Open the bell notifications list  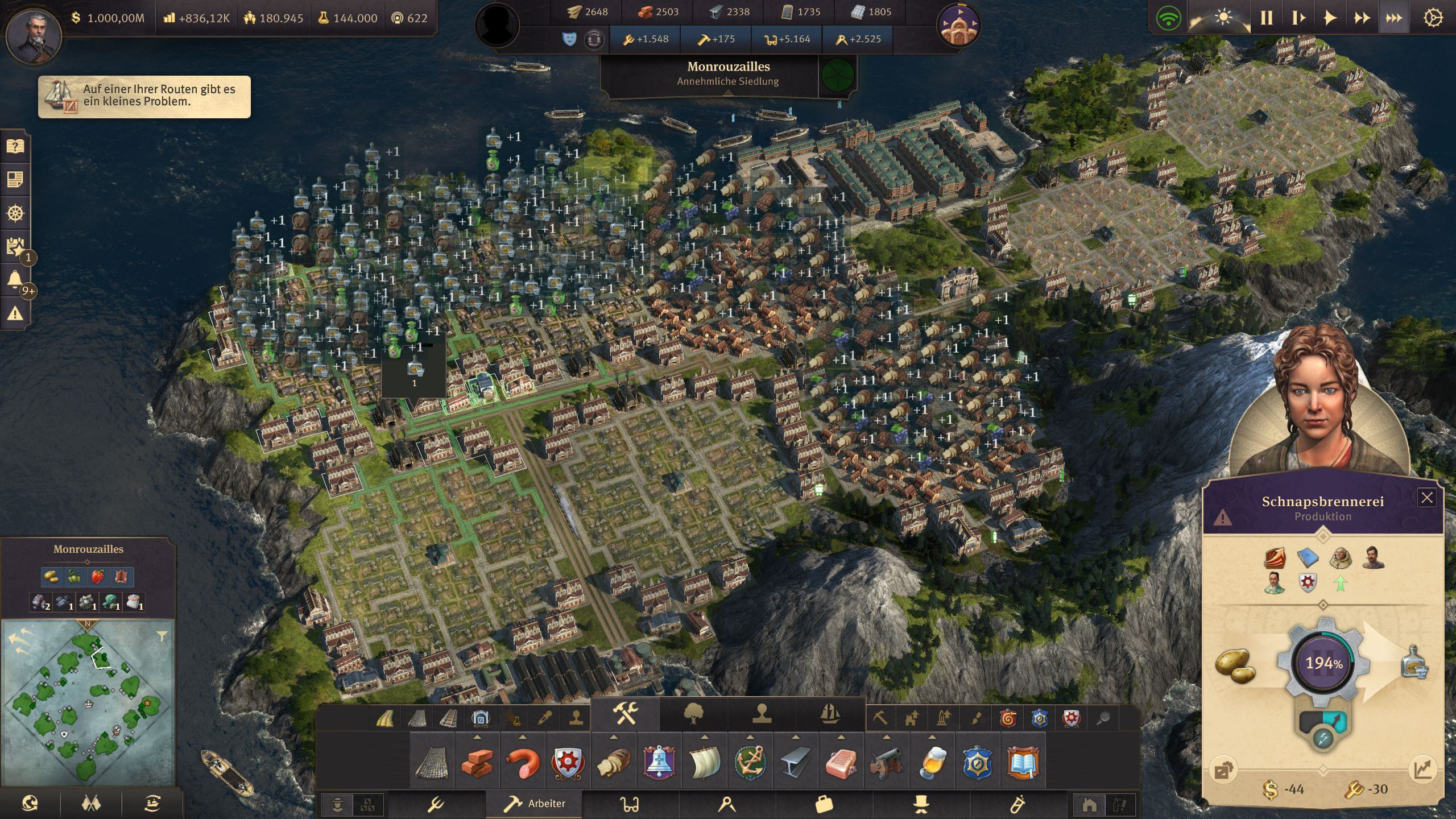tap(15, 280)
